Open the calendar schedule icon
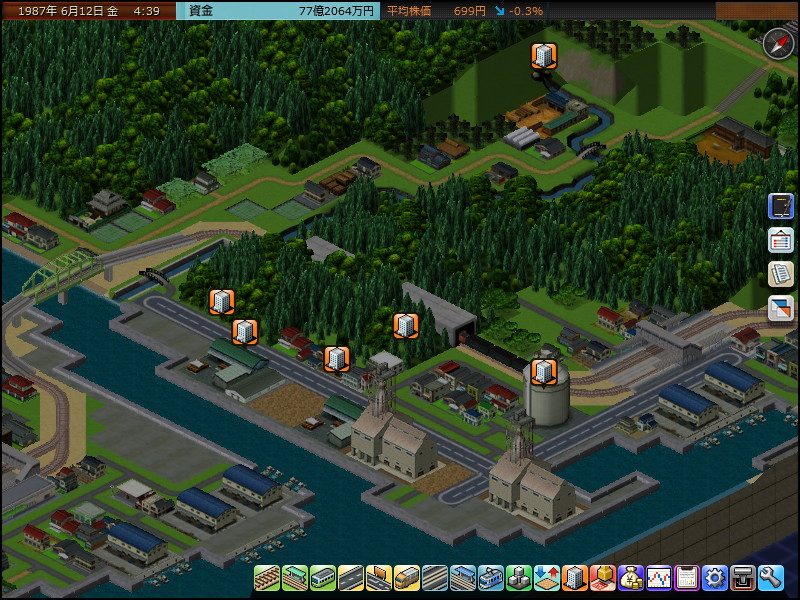This screenshot has width=800, height=600. pos(687,578)
